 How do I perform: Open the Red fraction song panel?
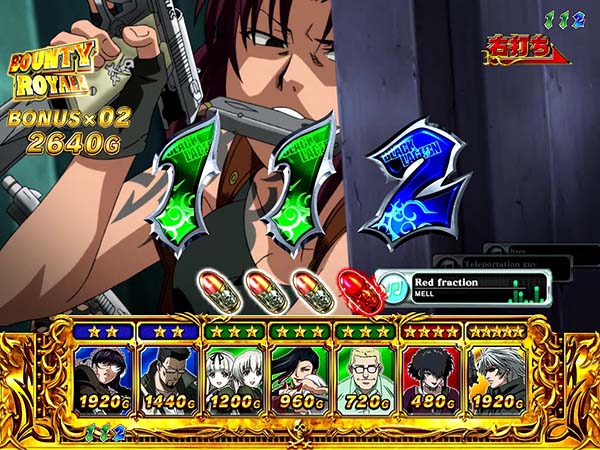click(466, 288)
